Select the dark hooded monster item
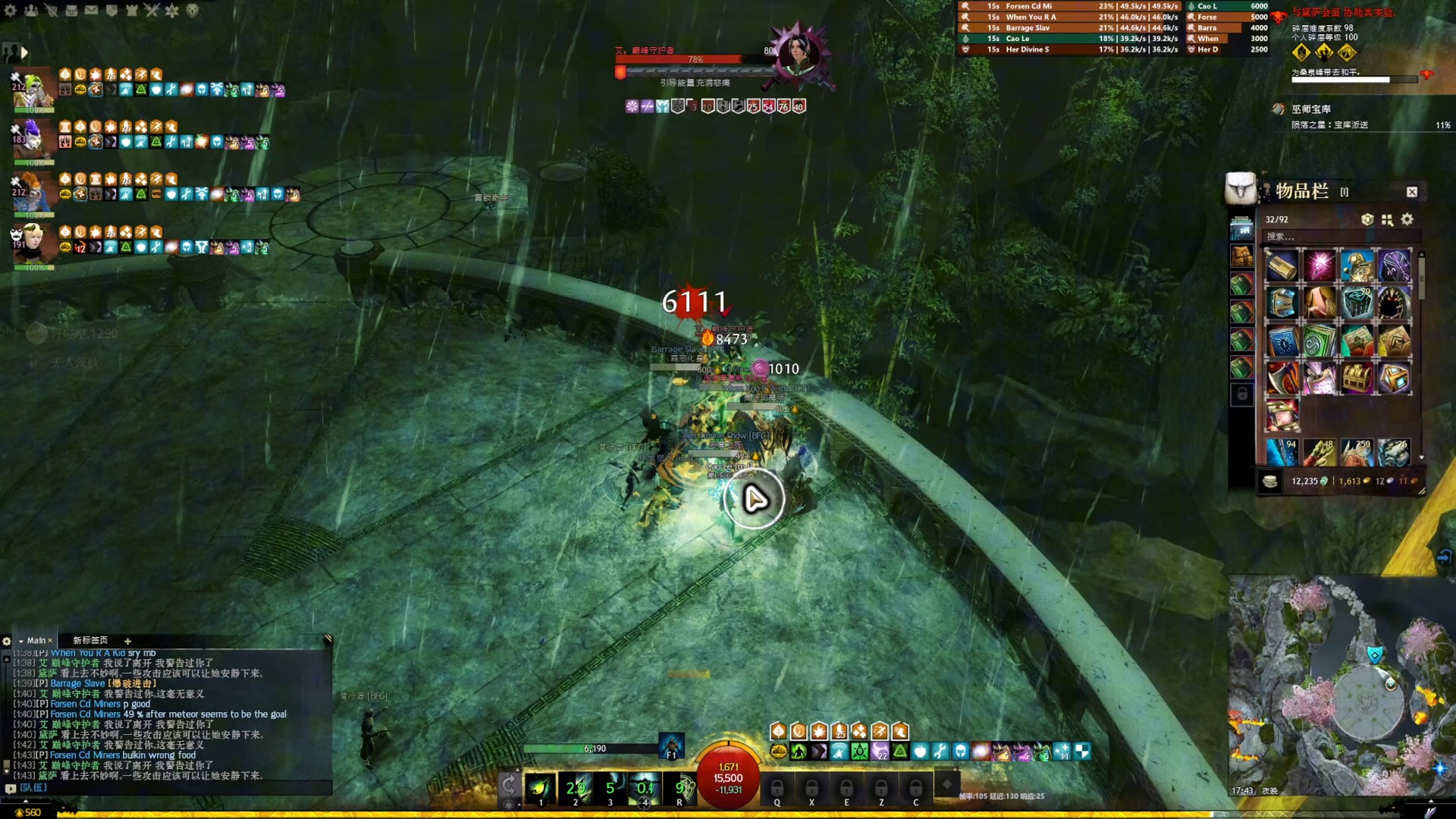This screenshot has width=1456, height=819. click(1394, 304)
